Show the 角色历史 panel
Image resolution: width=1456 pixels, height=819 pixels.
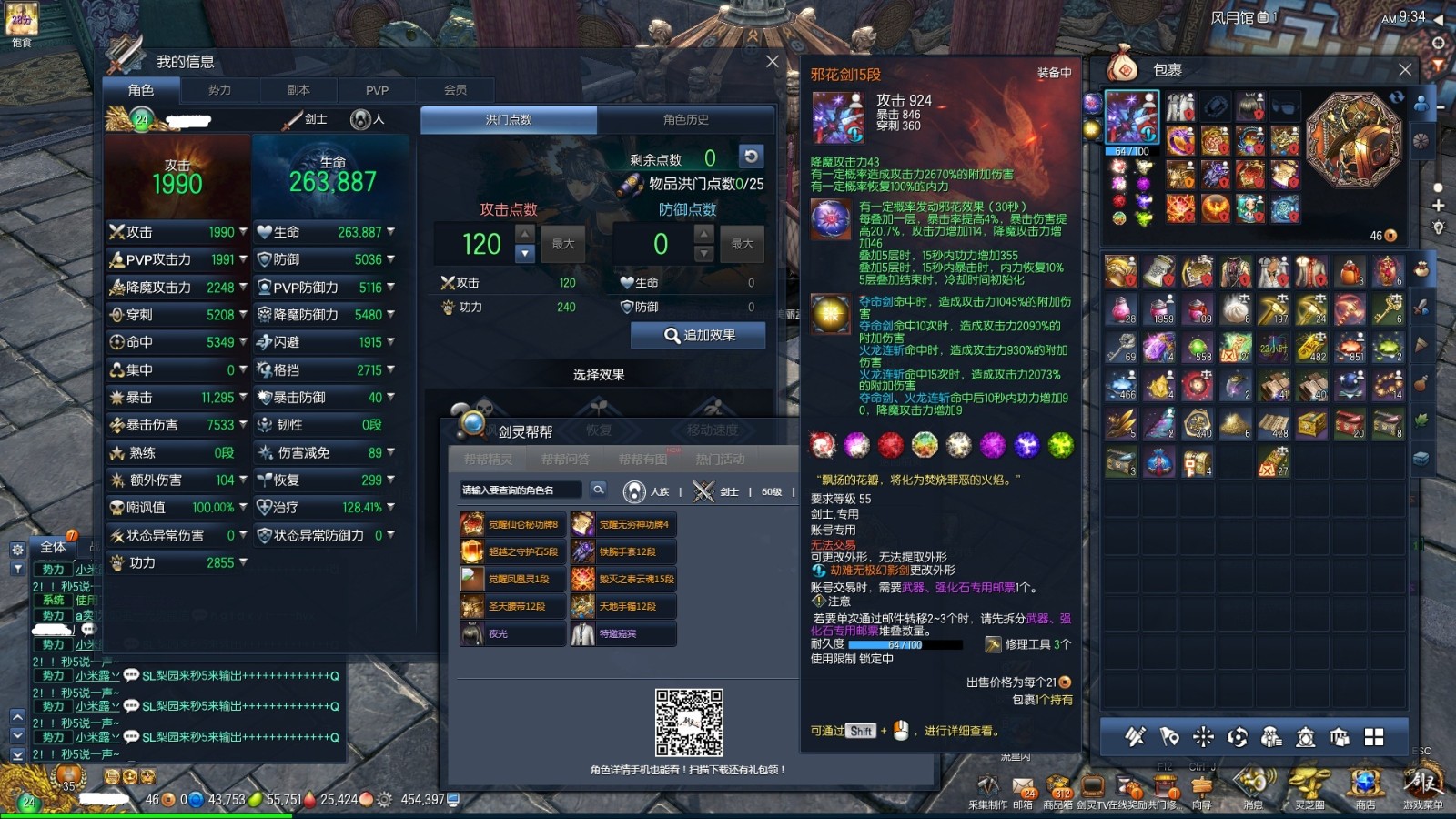click(685, 120)
